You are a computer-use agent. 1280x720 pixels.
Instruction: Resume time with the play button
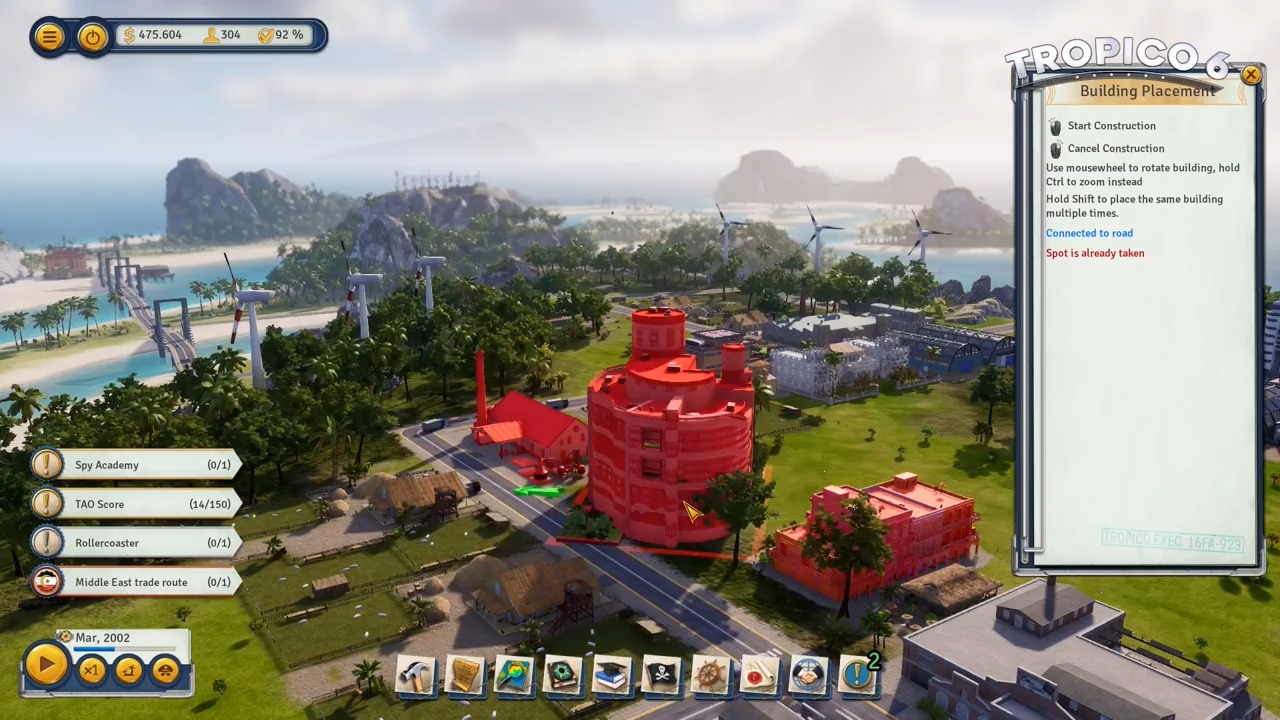(46, 666)
